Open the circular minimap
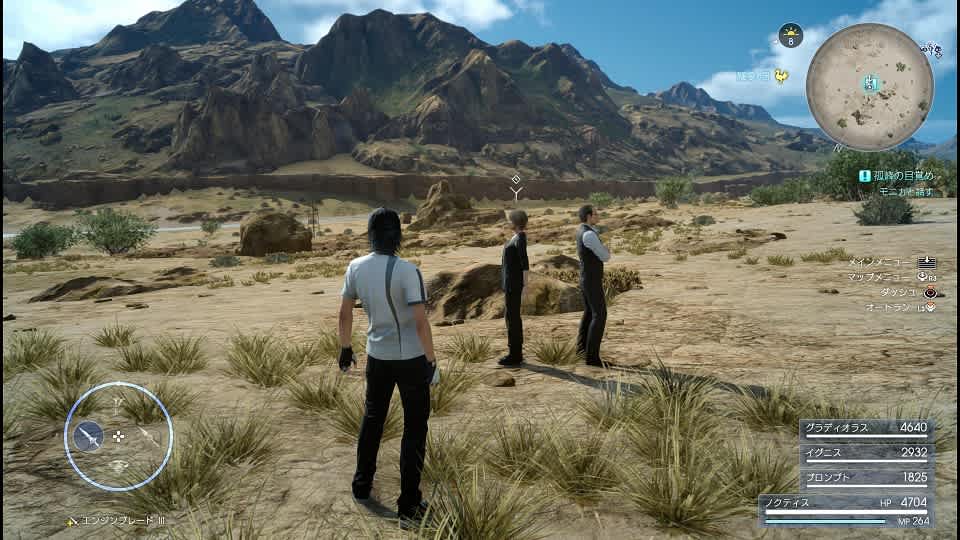960x540 pixels. tap(870, 86)
